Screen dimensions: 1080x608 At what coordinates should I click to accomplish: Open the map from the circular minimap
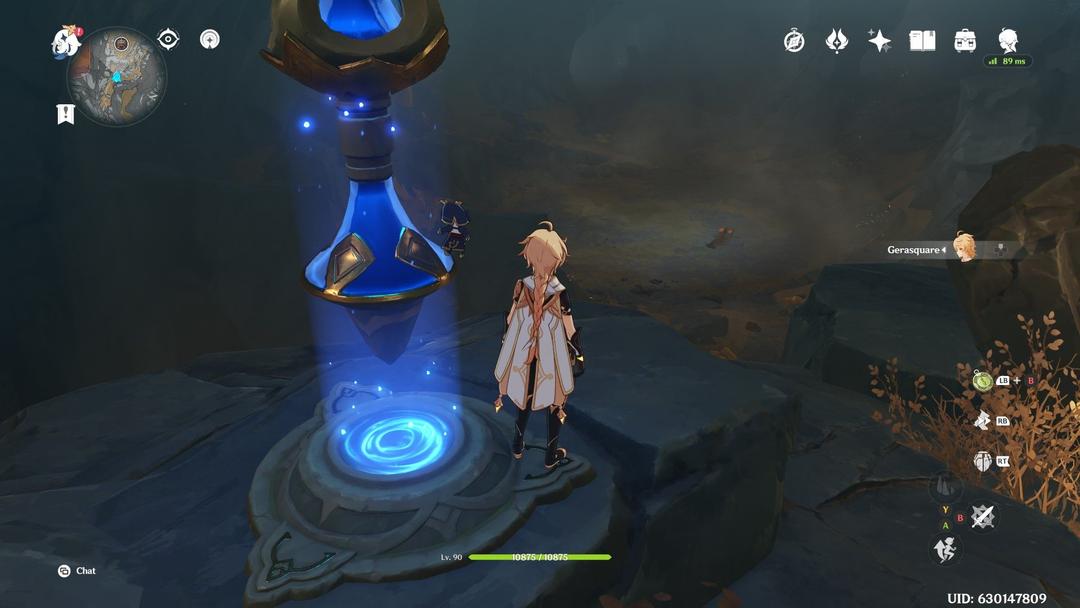tap(116, 77)
